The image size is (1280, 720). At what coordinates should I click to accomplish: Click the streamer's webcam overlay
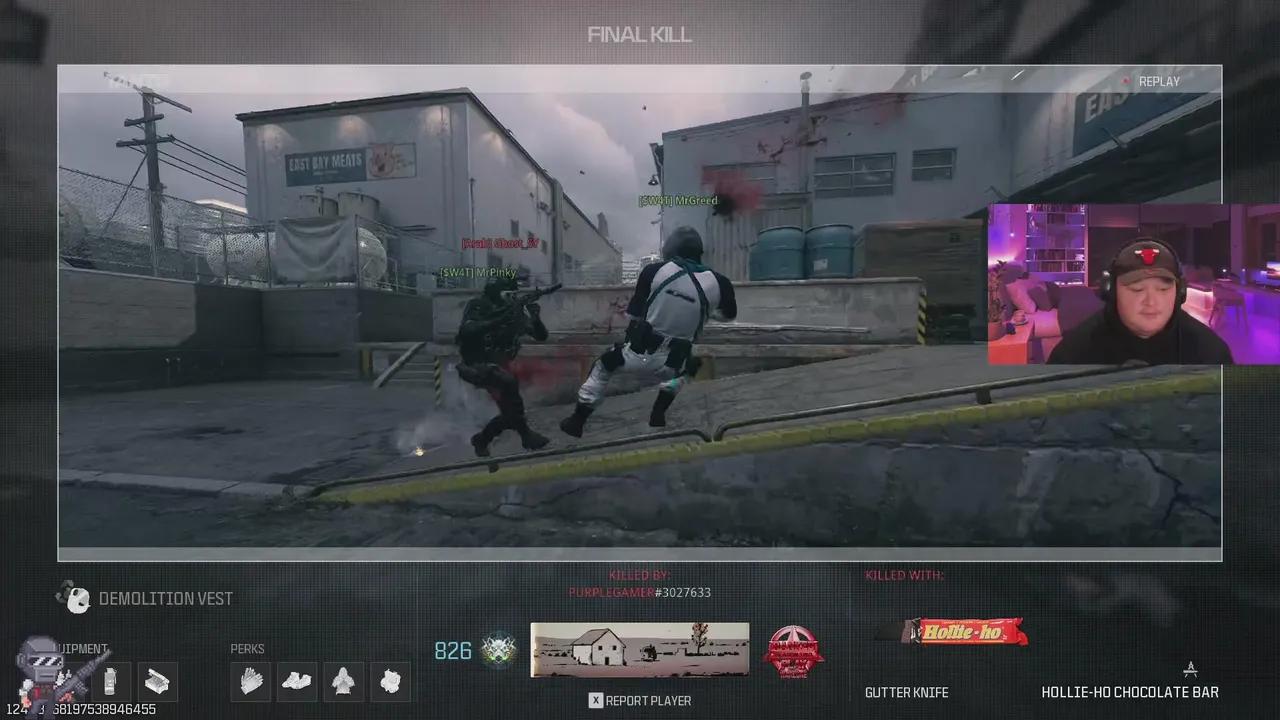1133,285
